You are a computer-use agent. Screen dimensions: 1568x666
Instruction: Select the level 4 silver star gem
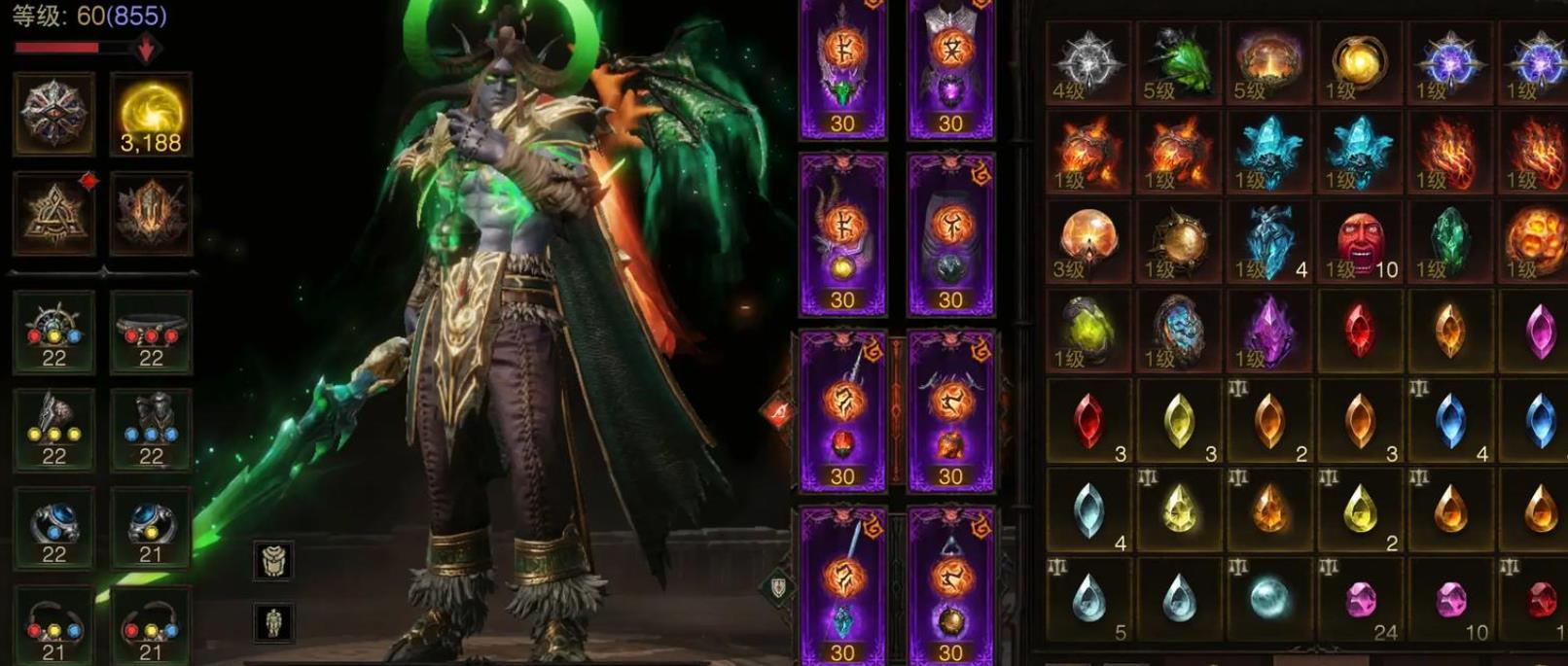coord(1087,62)
